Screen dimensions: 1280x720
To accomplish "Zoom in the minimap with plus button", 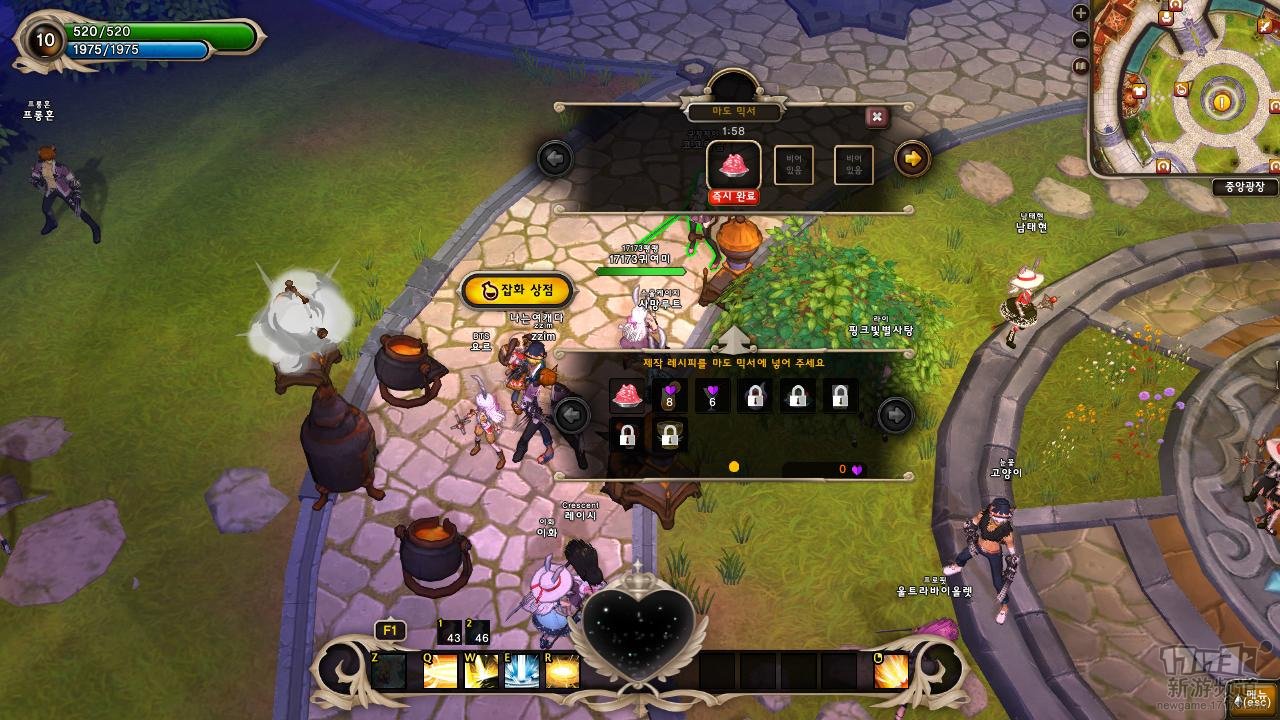I will tap(1080, 14).
